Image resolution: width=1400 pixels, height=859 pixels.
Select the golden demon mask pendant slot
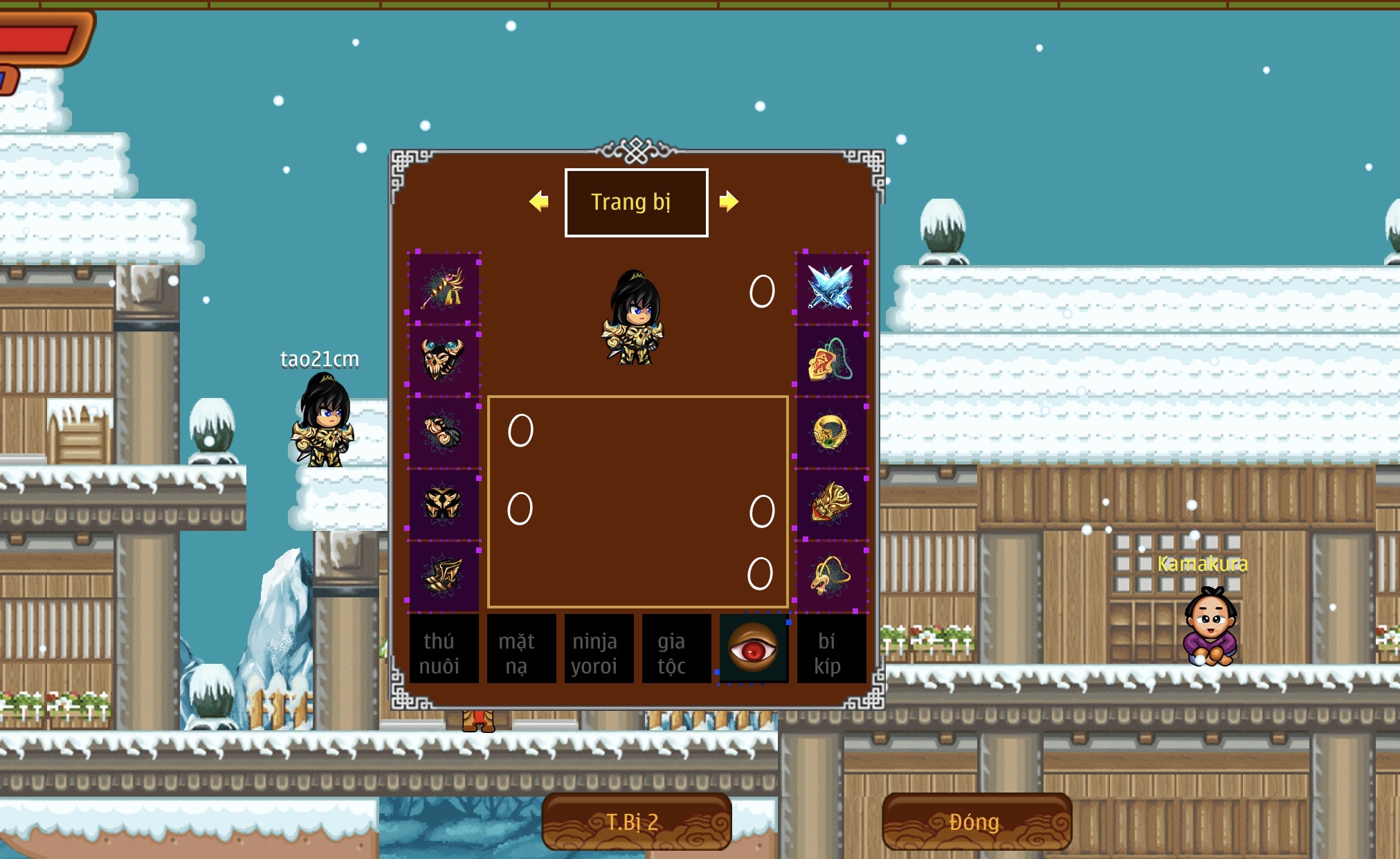[x=830, y=503]
